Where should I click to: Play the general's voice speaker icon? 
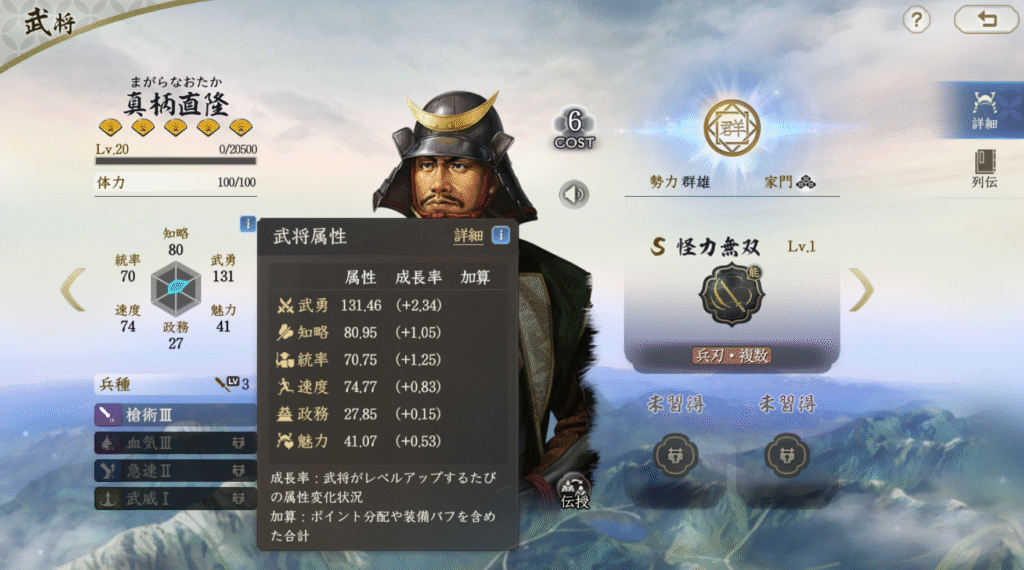(x=574, y=194)
